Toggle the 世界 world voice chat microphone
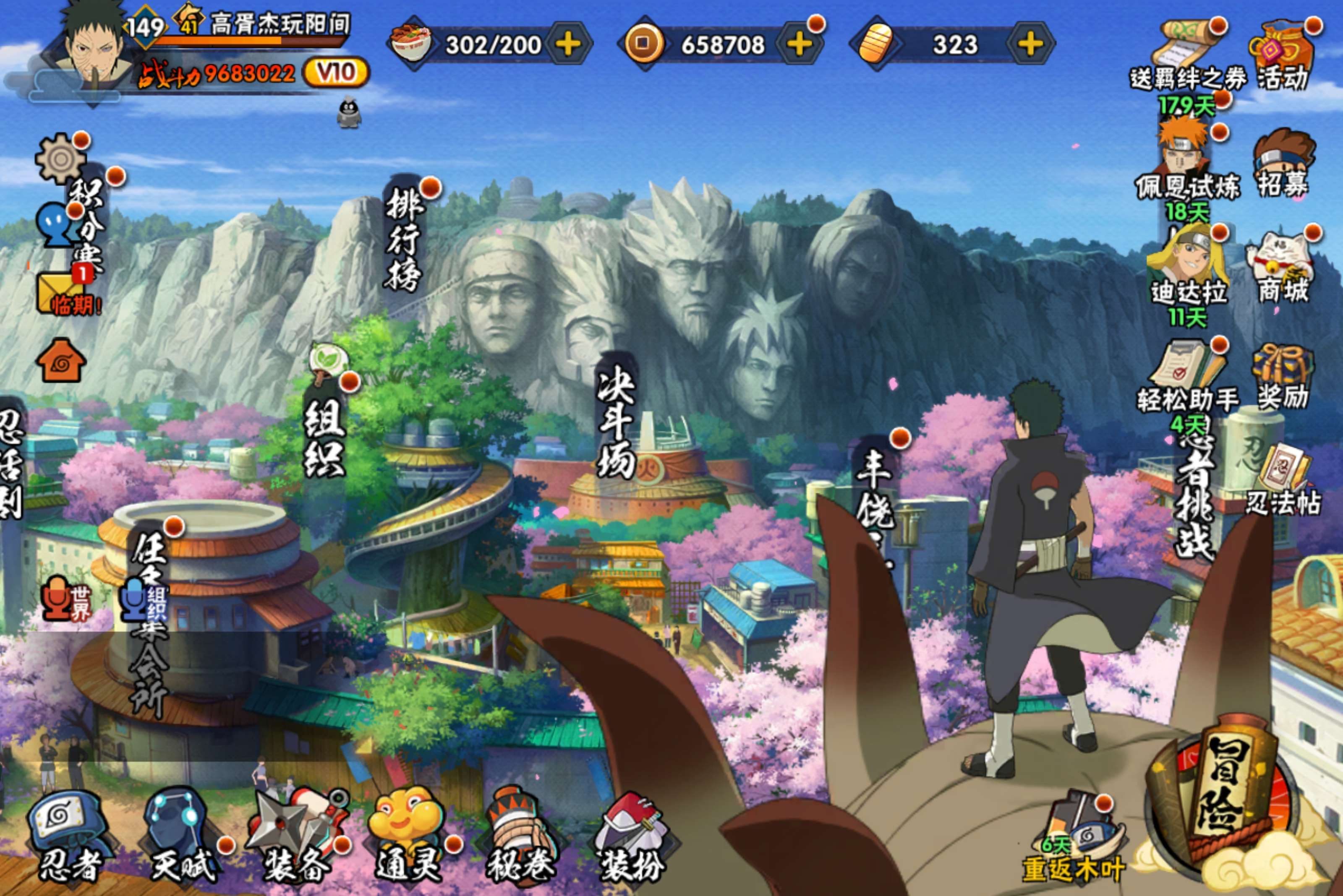This screenshot has width=1343, height=896. pos(56,599)
